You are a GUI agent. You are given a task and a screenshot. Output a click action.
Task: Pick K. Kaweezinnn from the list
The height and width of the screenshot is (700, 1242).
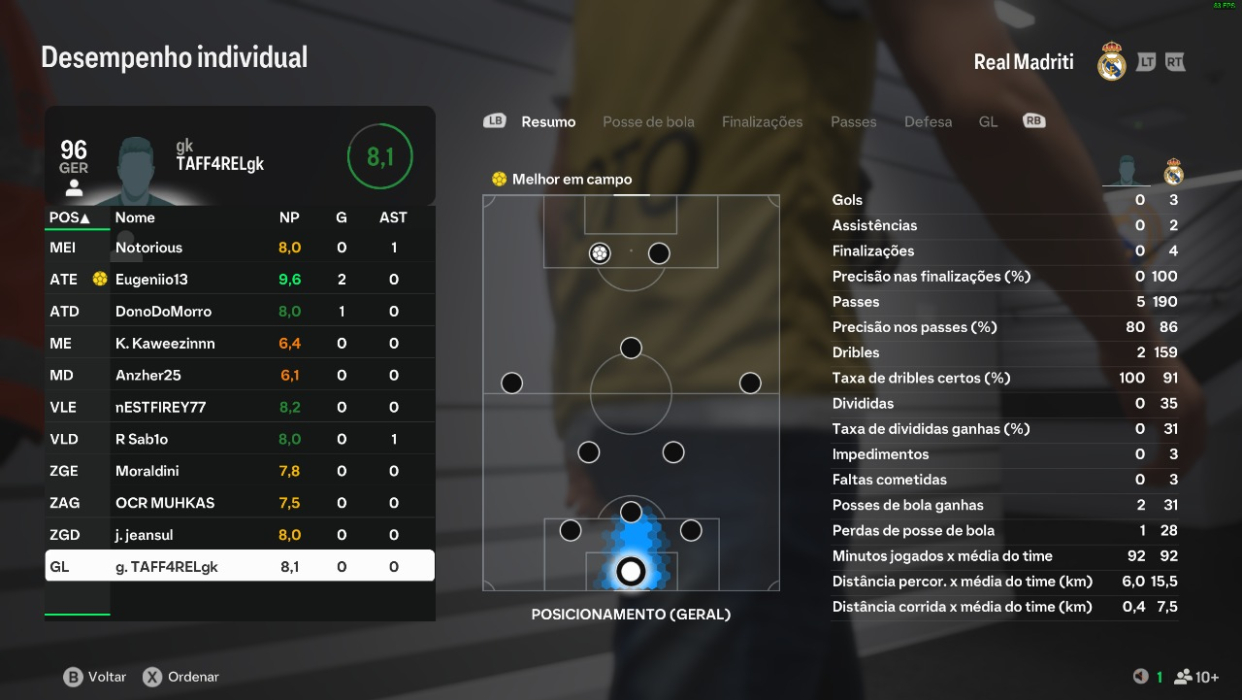point(240,343)
